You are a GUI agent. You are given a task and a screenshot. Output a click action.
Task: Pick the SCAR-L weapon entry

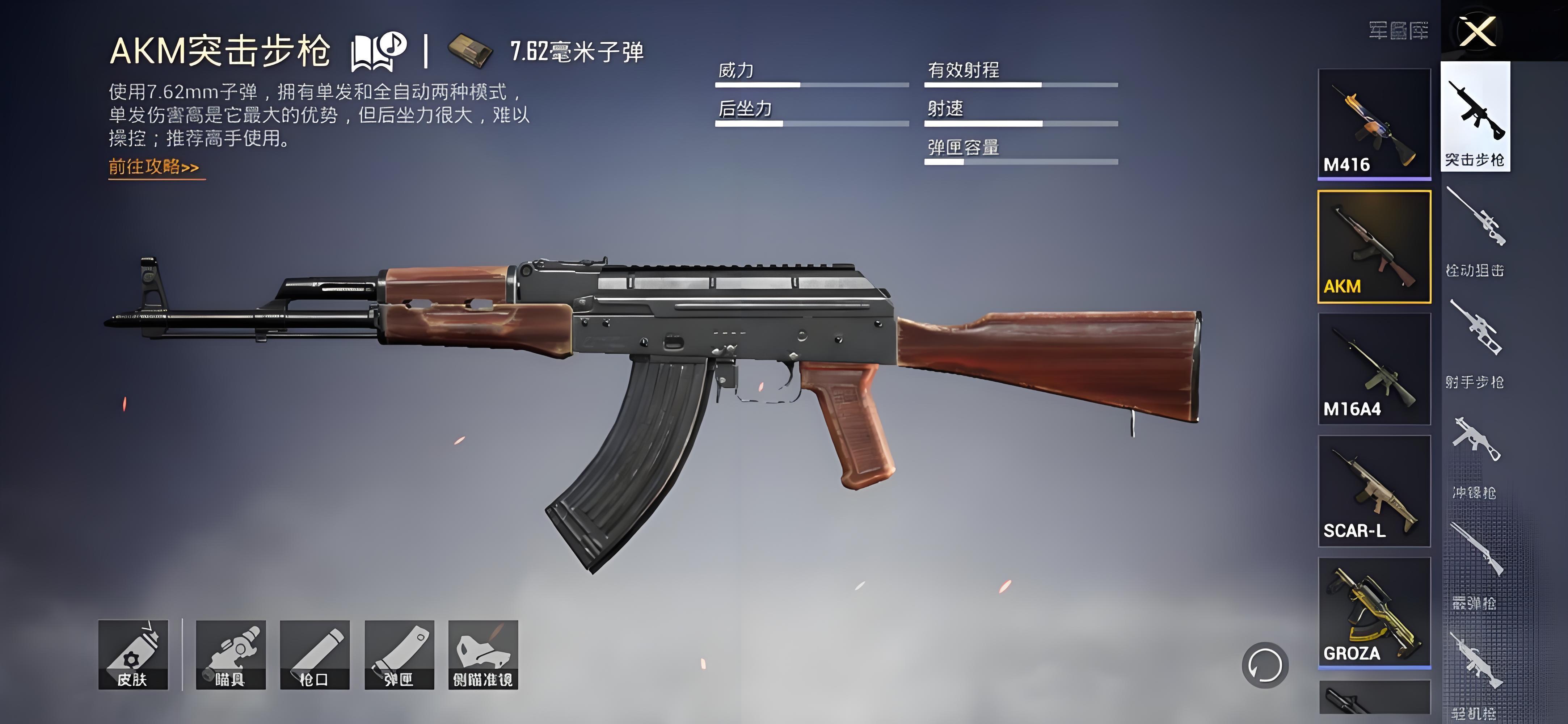(1374, 491)
